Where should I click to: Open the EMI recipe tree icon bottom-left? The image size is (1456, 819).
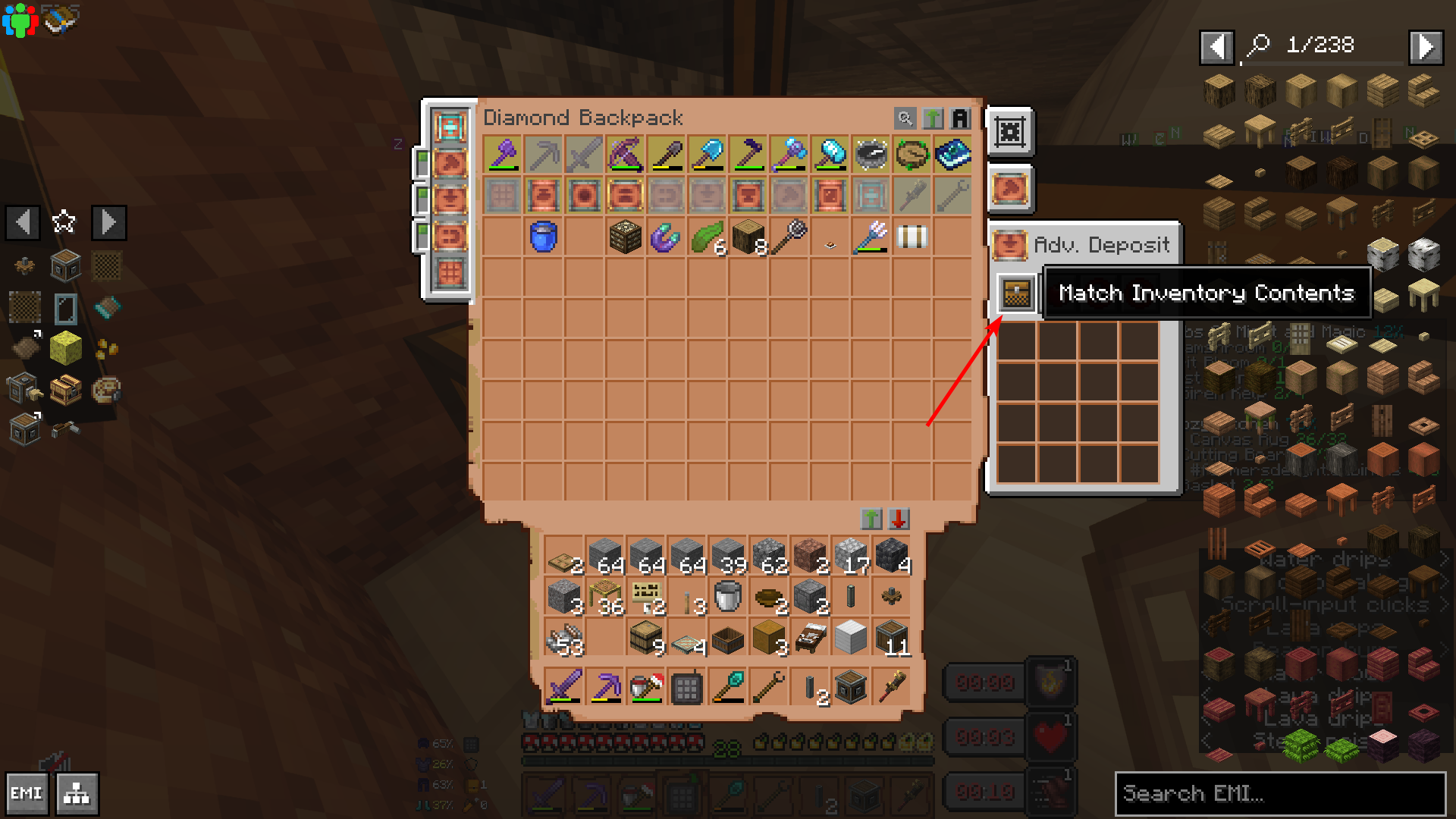coord(75,793)
